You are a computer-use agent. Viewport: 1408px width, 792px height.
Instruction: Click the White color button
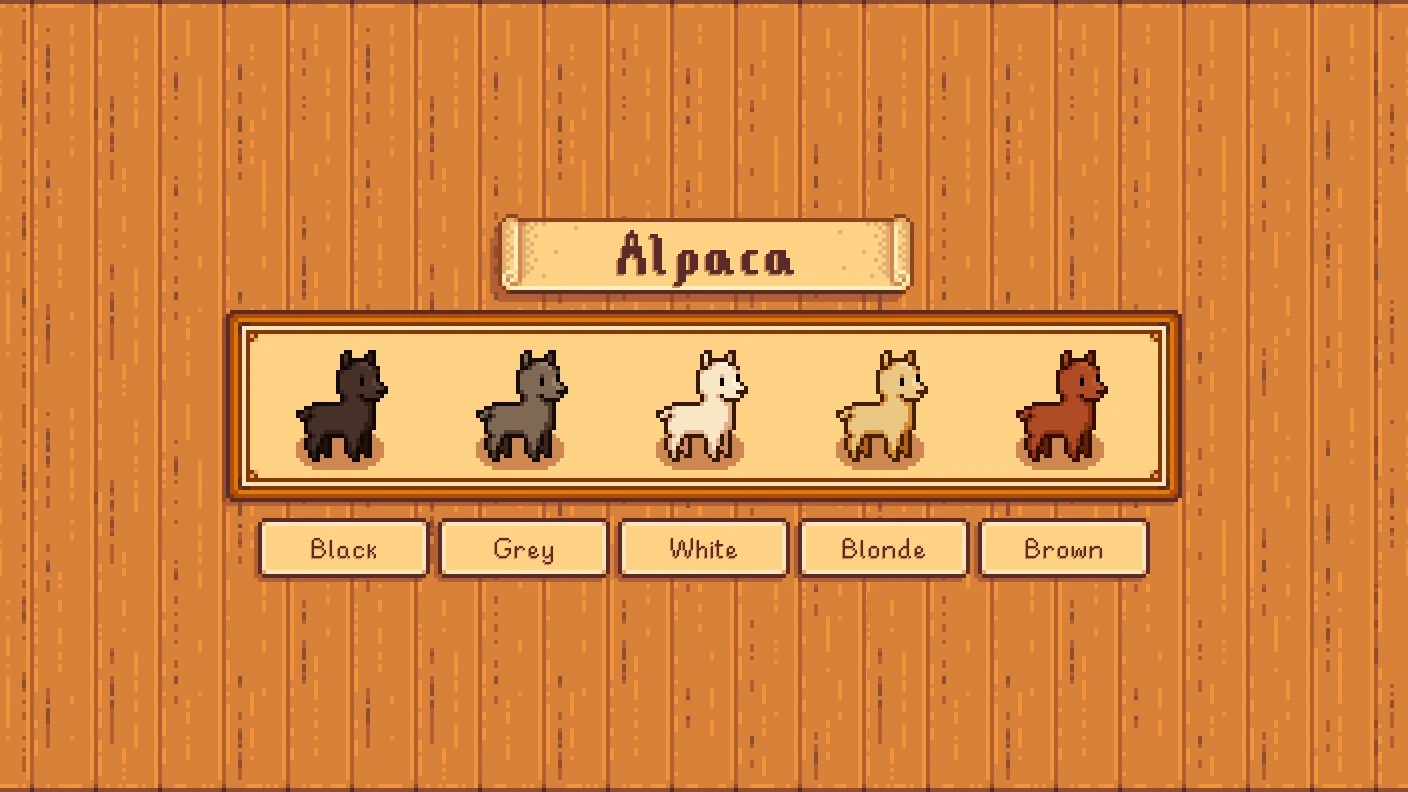(704, 548)
